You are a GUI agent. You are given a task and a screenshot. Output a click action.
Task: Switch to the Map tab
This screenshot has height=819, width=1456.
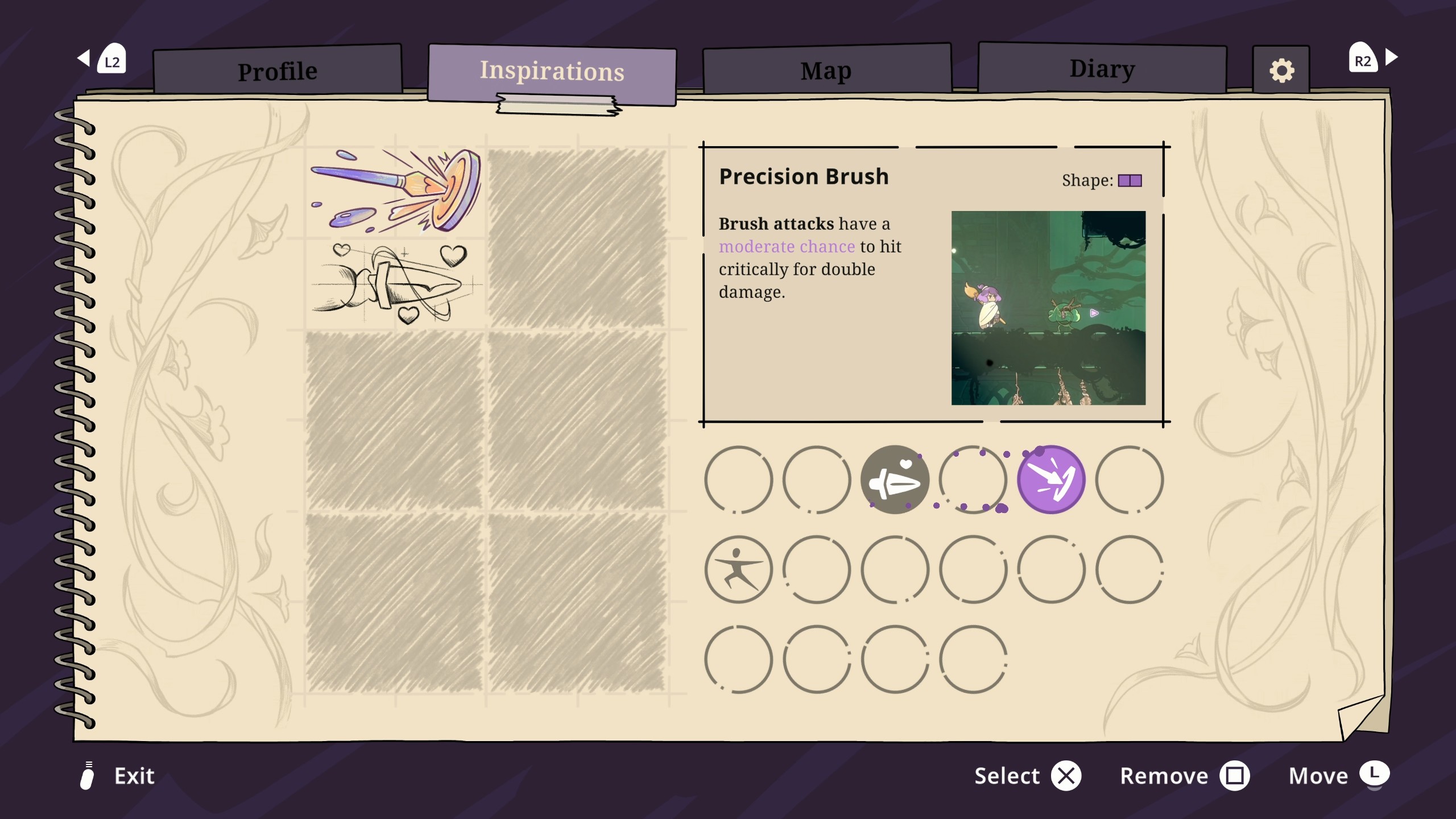coord(826,71)
